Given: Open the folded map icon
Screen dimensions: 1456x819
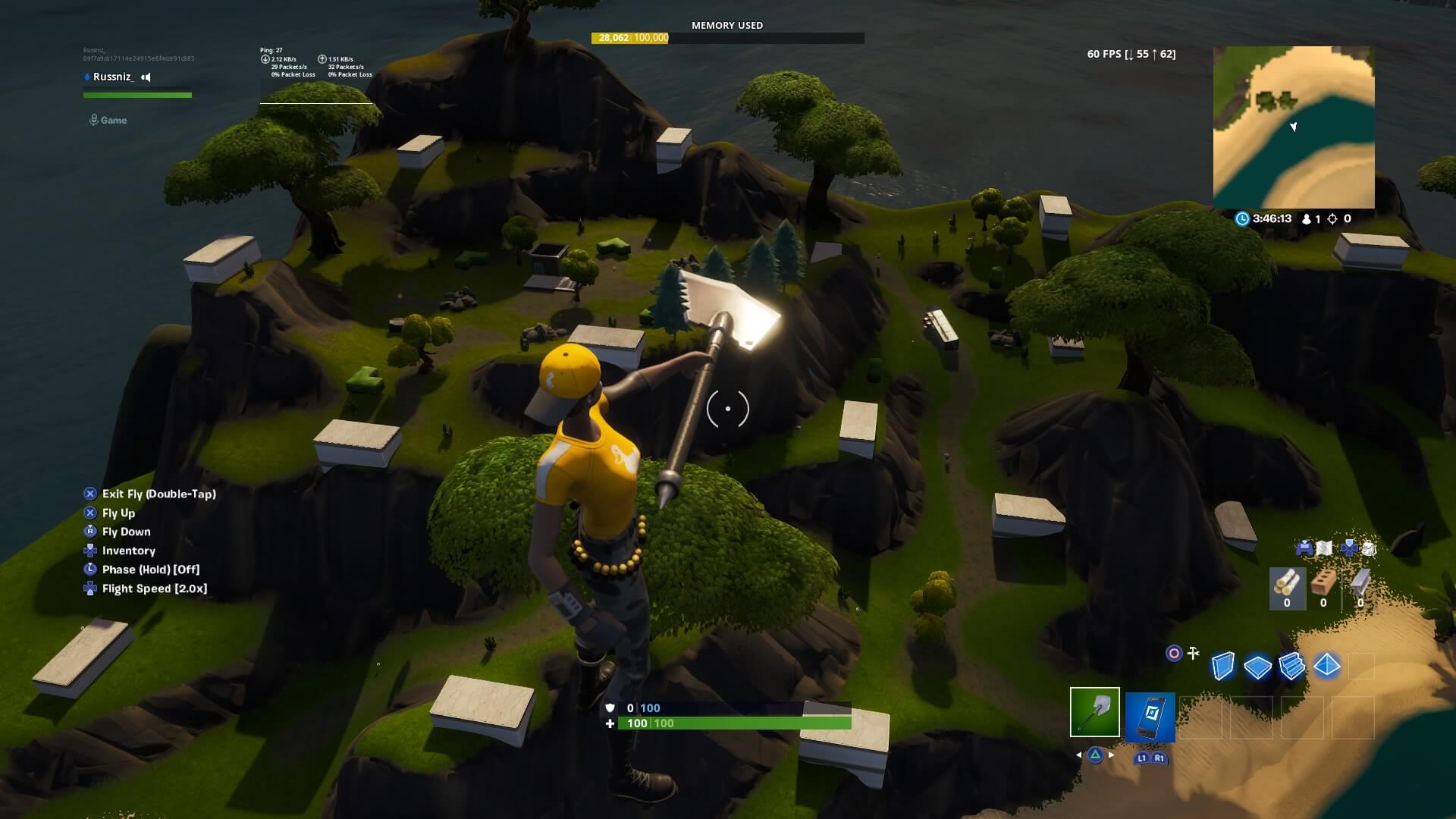Looking at the screenshot, I should [x=1323, y=548].
